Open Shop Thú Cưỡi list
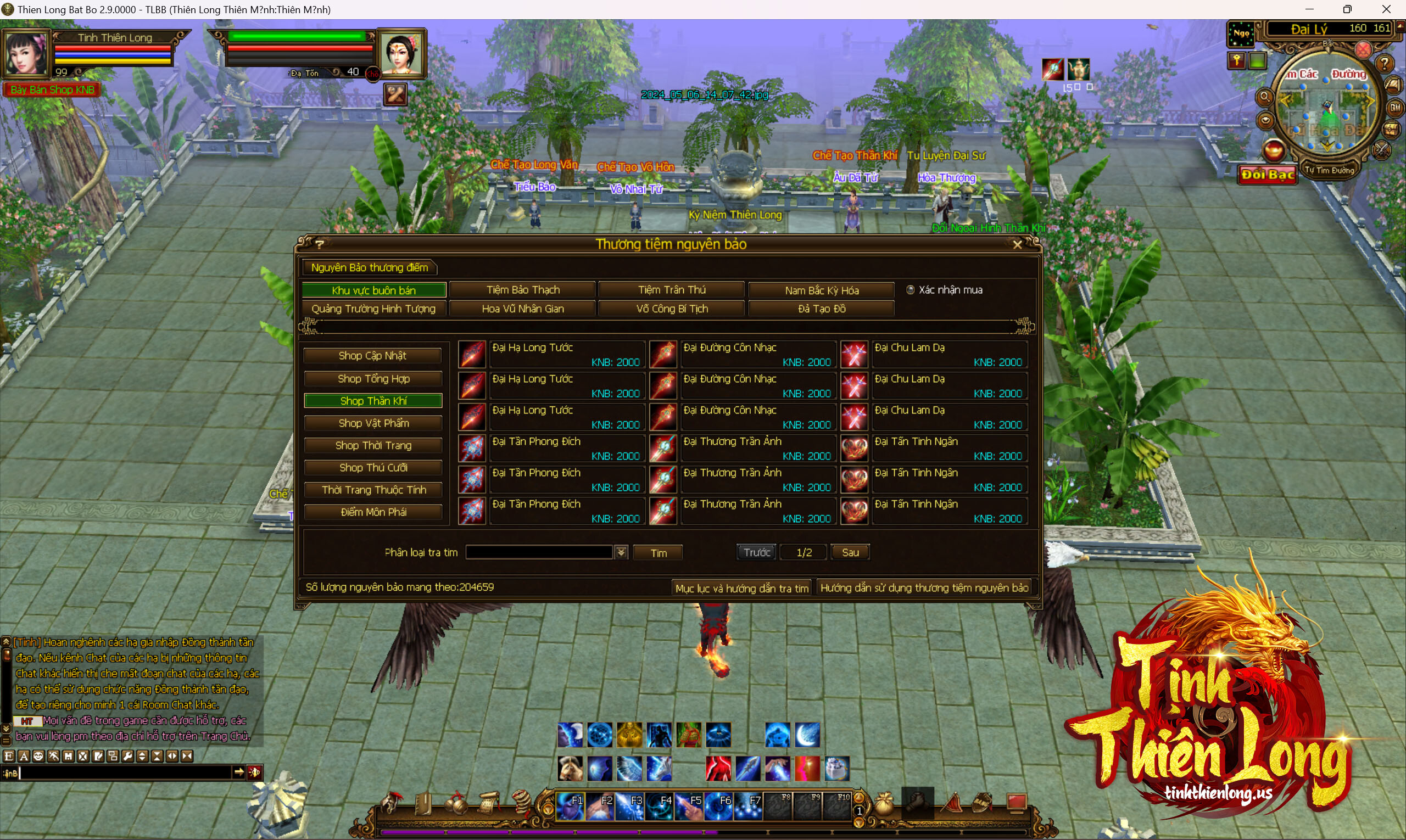Image resolution: width=1406 pixels, height=840 pixels. 373,468
